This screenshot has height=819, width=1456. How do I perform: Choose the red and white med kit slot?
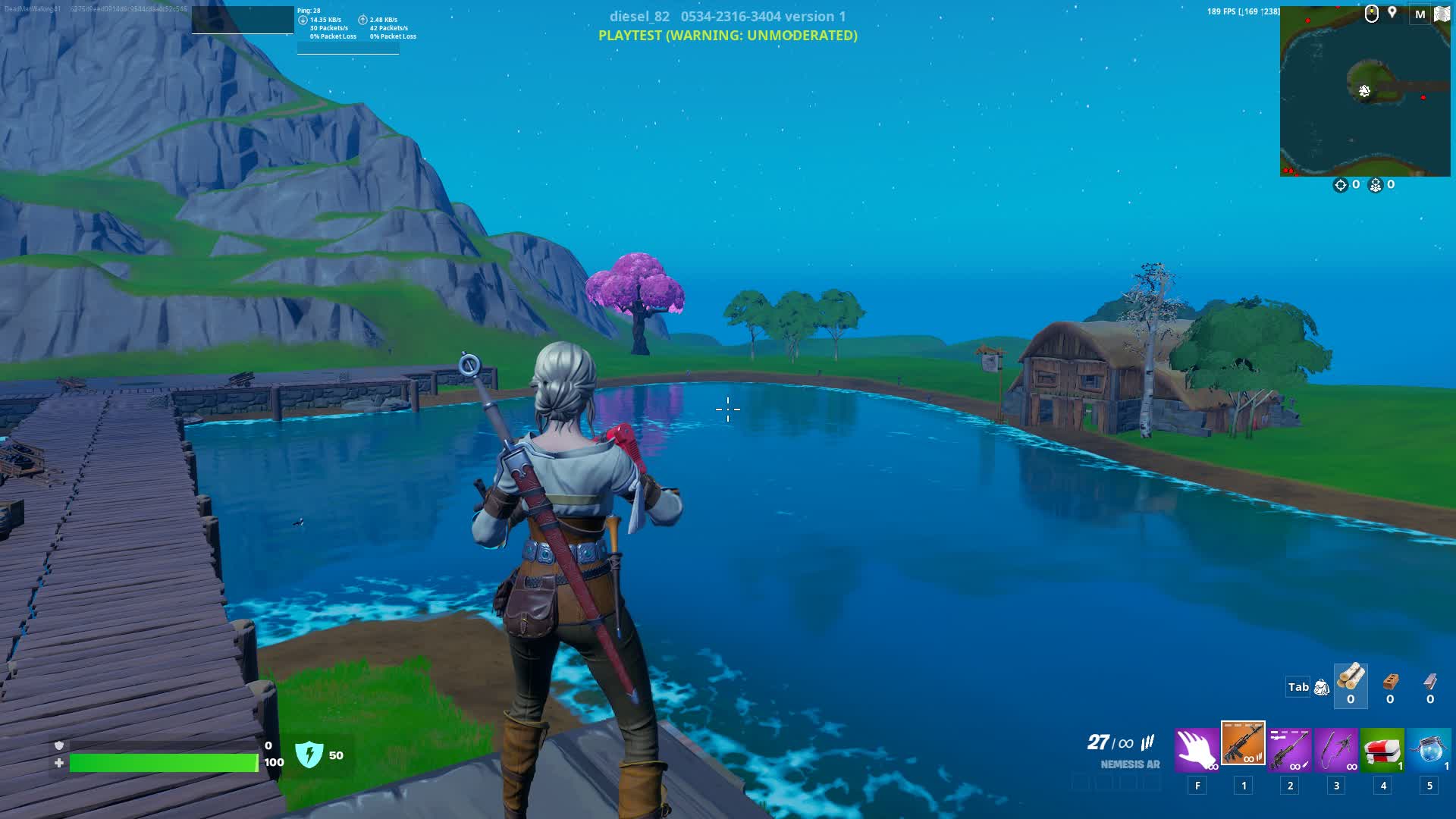pos(1382,749)
